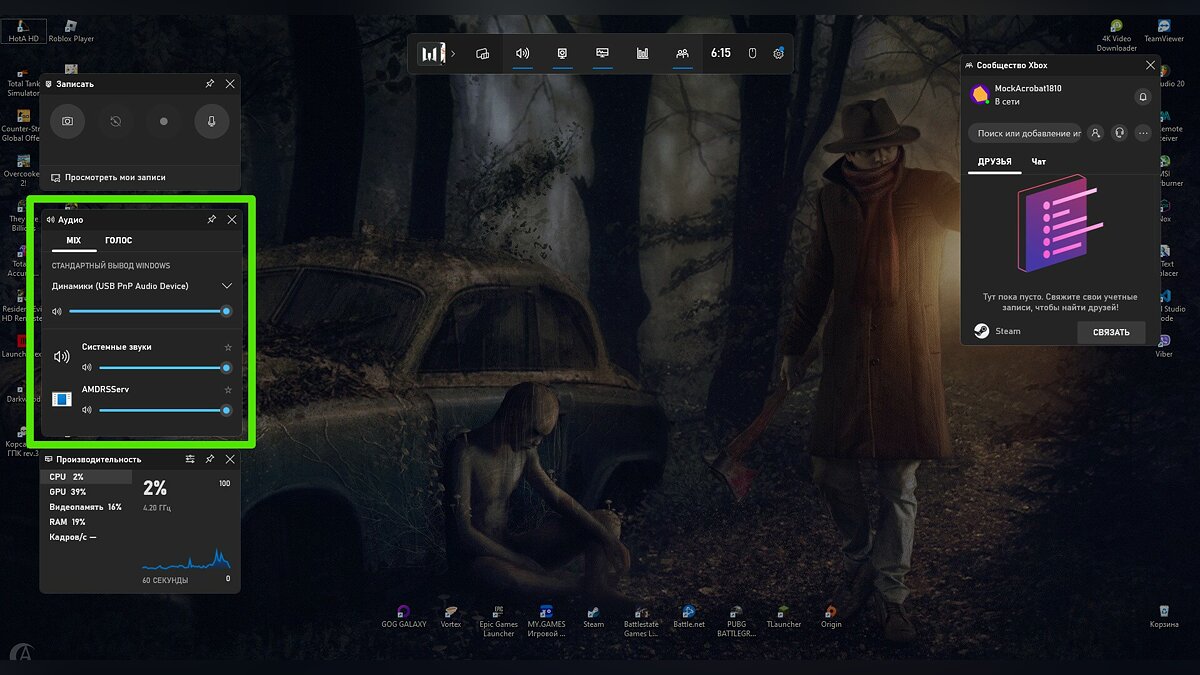
Task: Close the Аудио widget
Action: 232,219
